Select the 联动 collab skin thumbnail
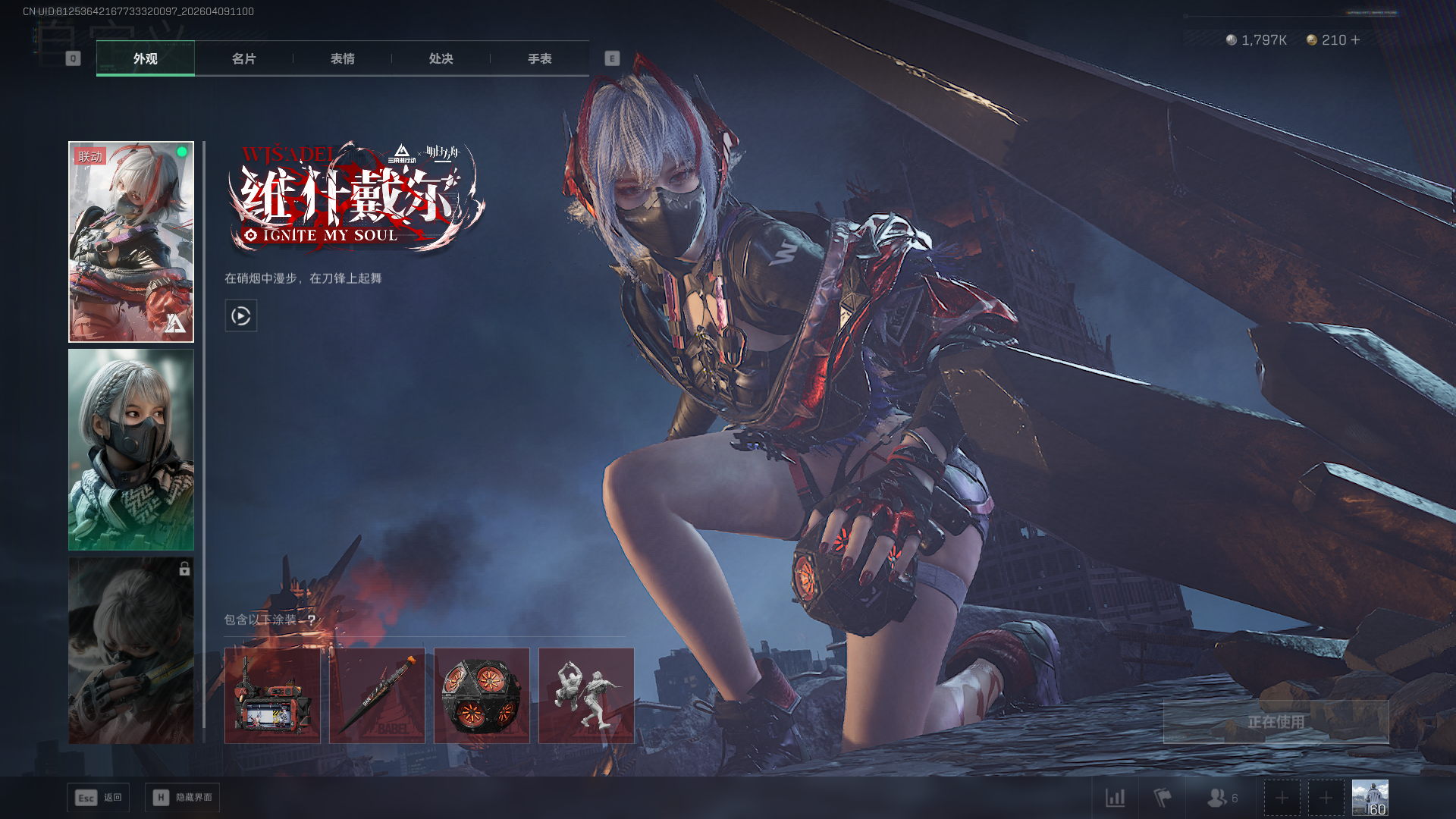This screenshot has height=819, width=1456. pos(131,241)
